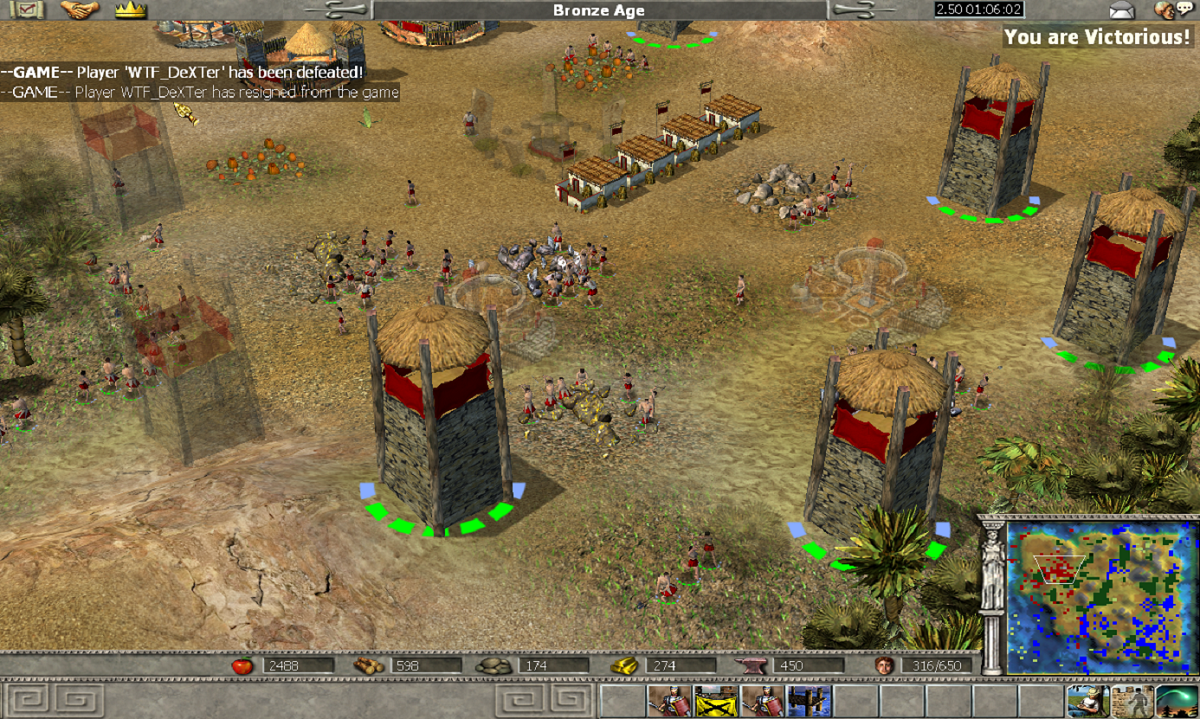Open the envelope messages icon
Screen dimensions: 1200x719
point(1123,10)
